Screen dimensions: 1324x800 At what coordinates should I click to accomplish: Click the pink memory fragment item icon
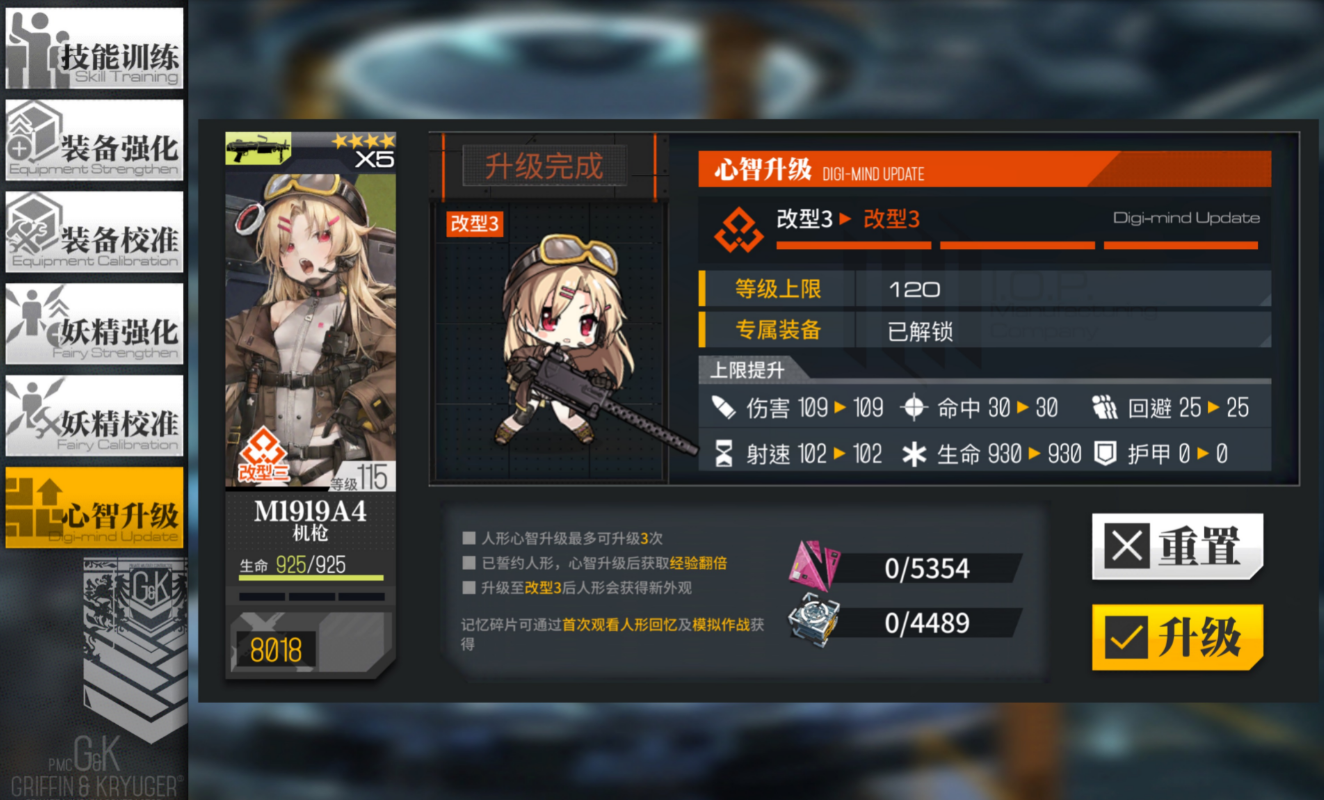point(810,567)
